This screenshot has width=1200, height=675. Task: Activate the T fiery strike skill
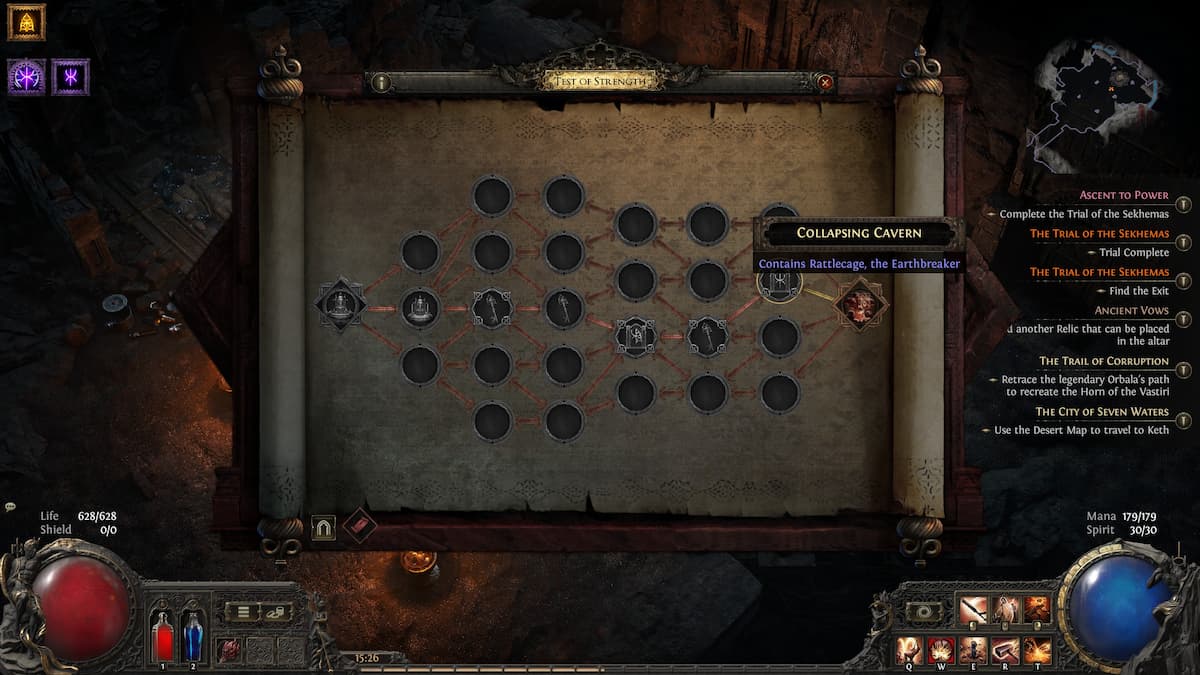pos(1038,650)
